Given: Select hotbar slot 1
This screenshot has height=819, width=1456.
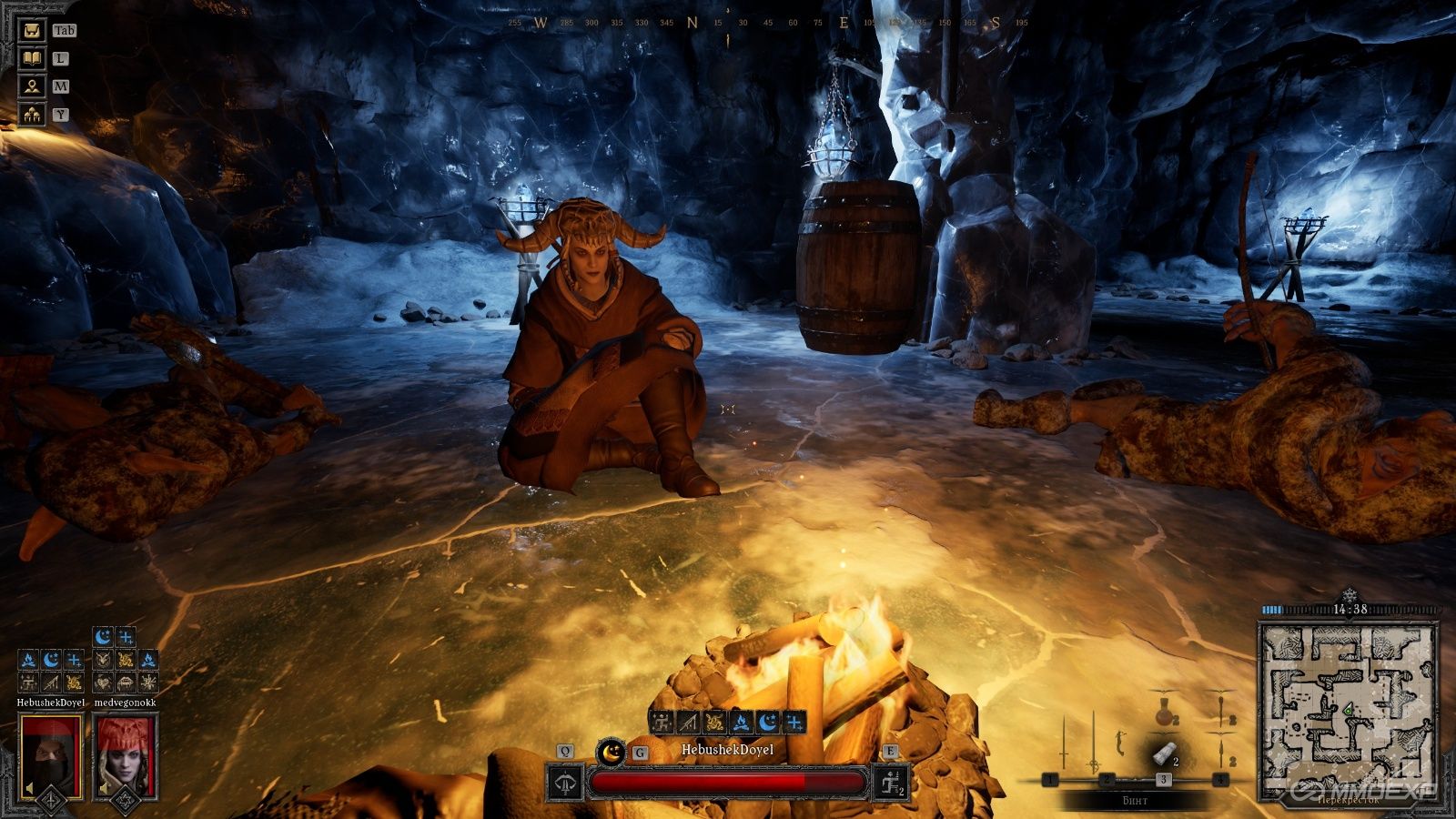Looking at the screenshot, I should (1050, 779).
